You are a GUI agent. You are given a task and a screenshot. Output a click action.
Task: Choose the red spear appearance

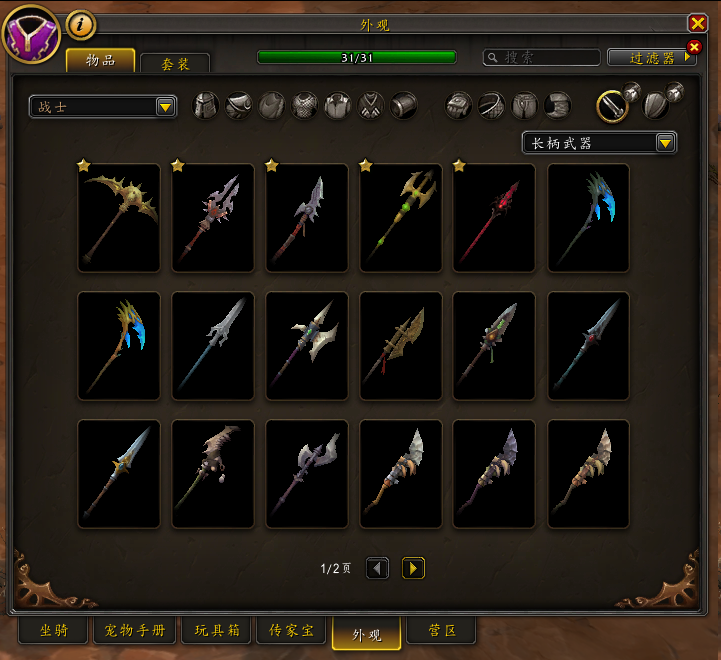(x=494, y=218)
